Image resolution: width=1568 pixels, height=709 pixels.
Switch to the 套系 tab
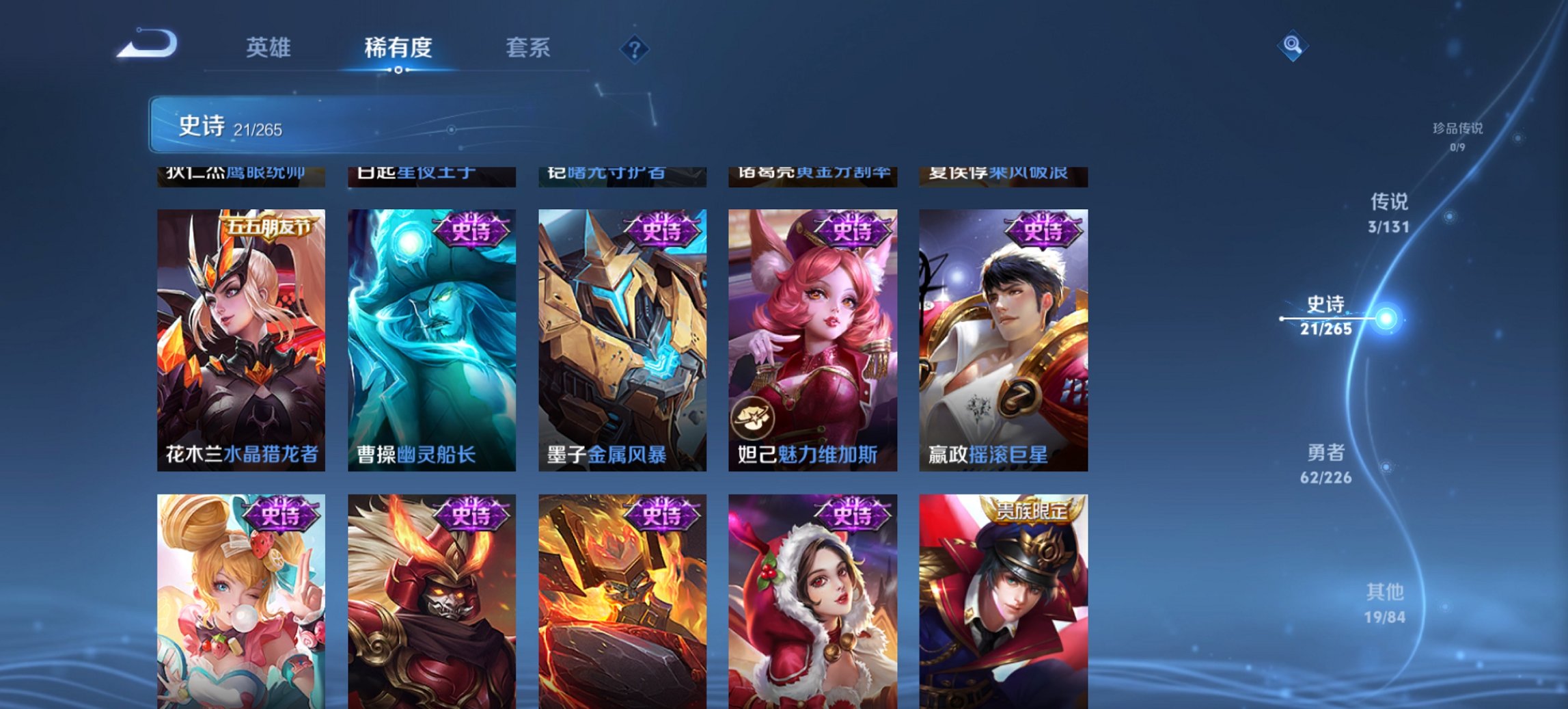point(527,48)
